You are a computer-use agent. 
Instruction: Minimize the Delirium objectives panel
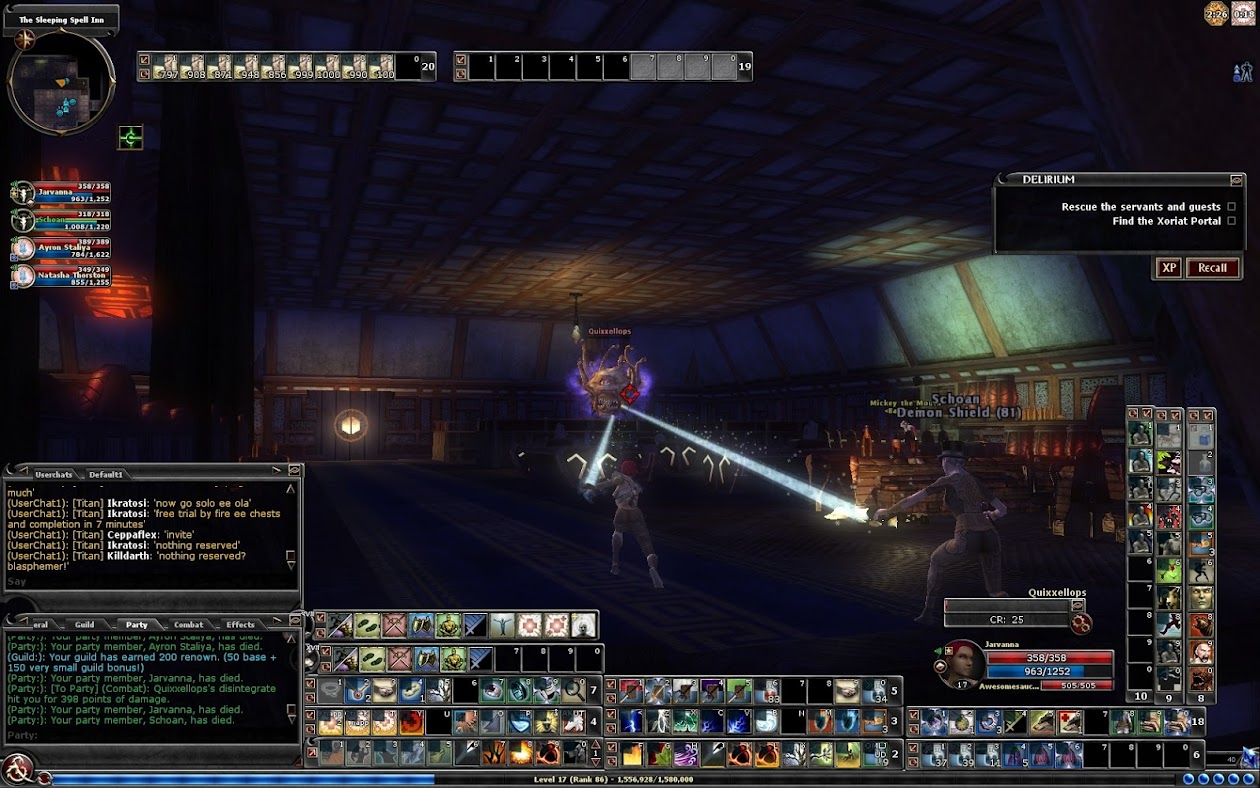1237,180
